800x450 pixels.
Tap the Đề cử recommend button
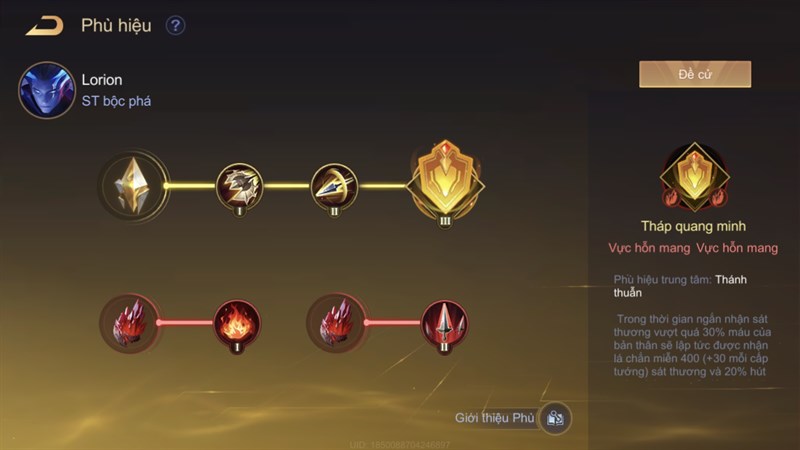tap(695, 75)
